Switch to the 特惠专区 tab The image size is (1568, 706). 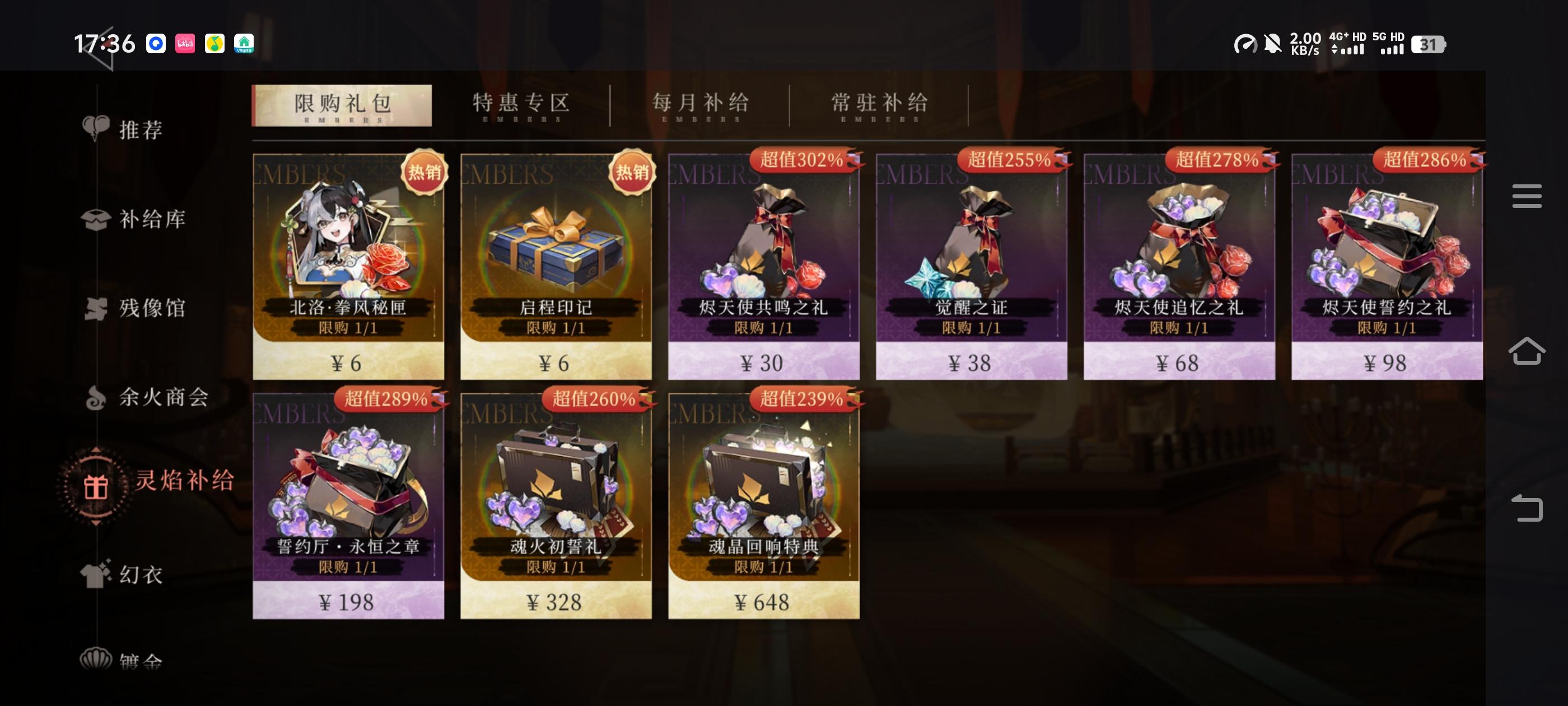point(520,104)
